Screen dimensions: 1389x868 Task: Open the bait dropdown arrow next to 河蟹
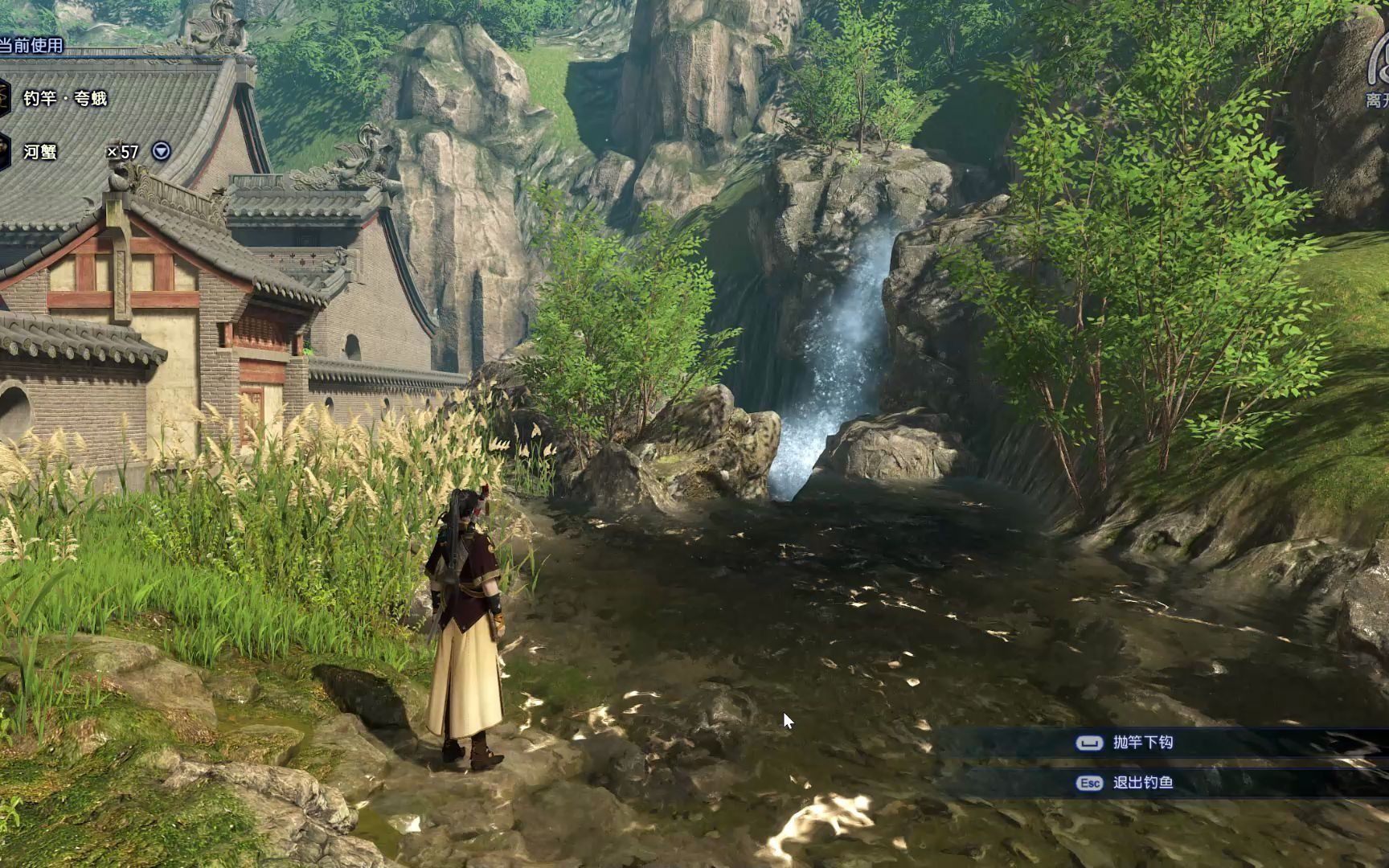tap(162, 151)
